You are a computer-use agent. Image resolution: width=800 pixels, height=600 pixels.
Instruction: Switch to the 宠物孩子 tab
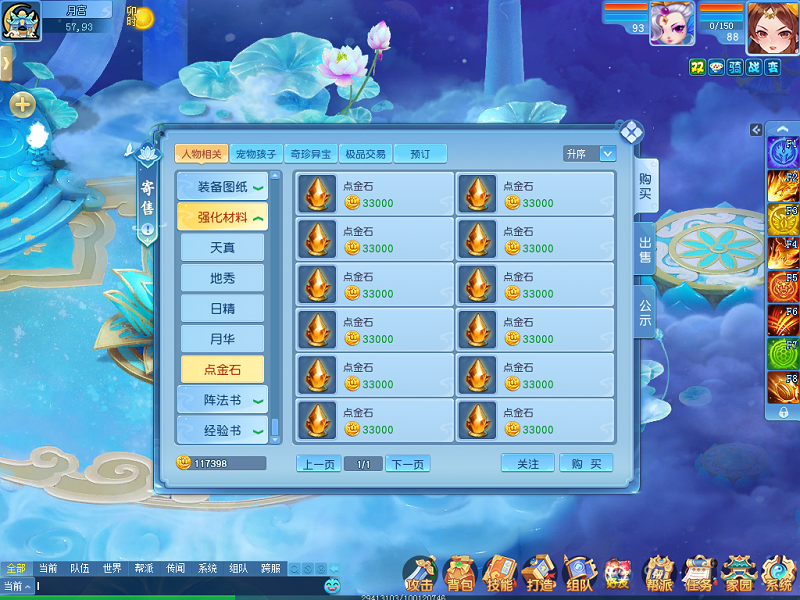[x=256, y=154]
